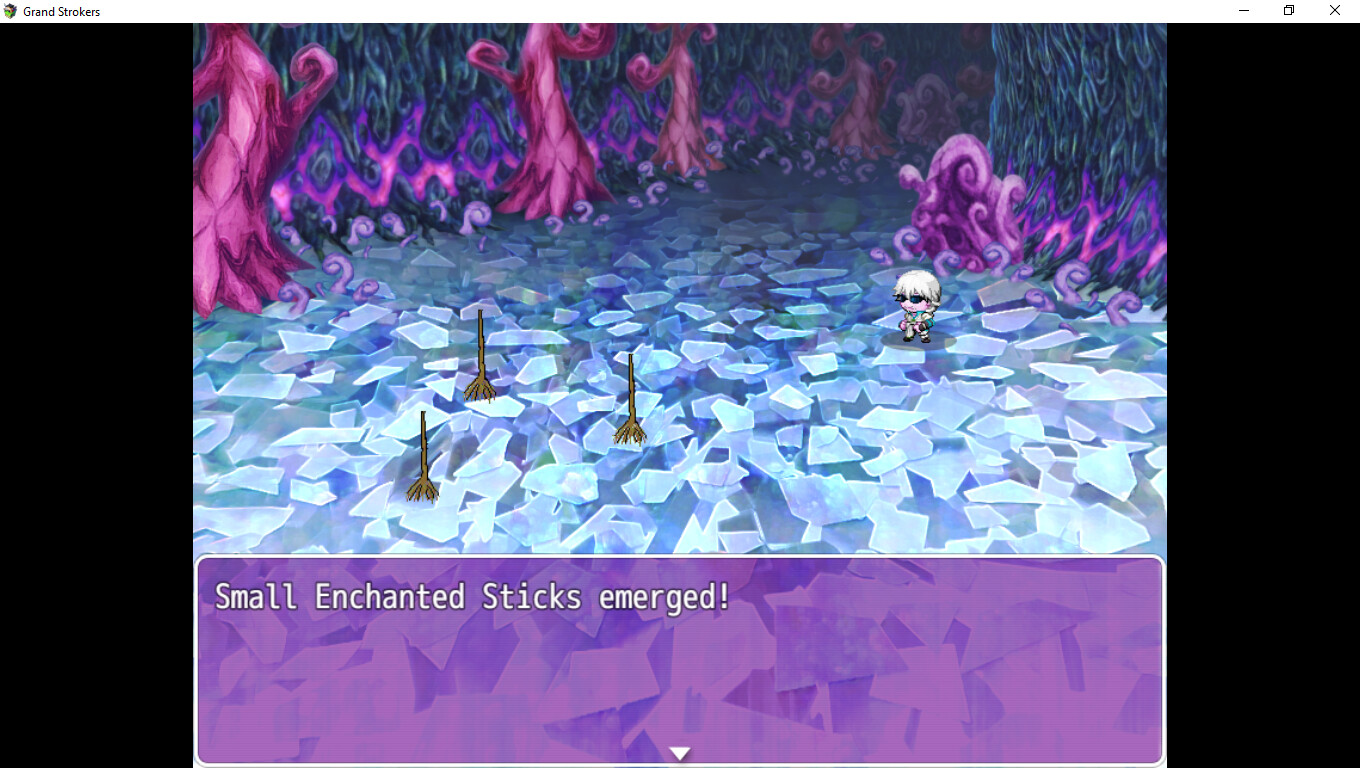Click the Grand Strokers title bar icon
The image size is (1360, 768).
(x=10, y=11)
